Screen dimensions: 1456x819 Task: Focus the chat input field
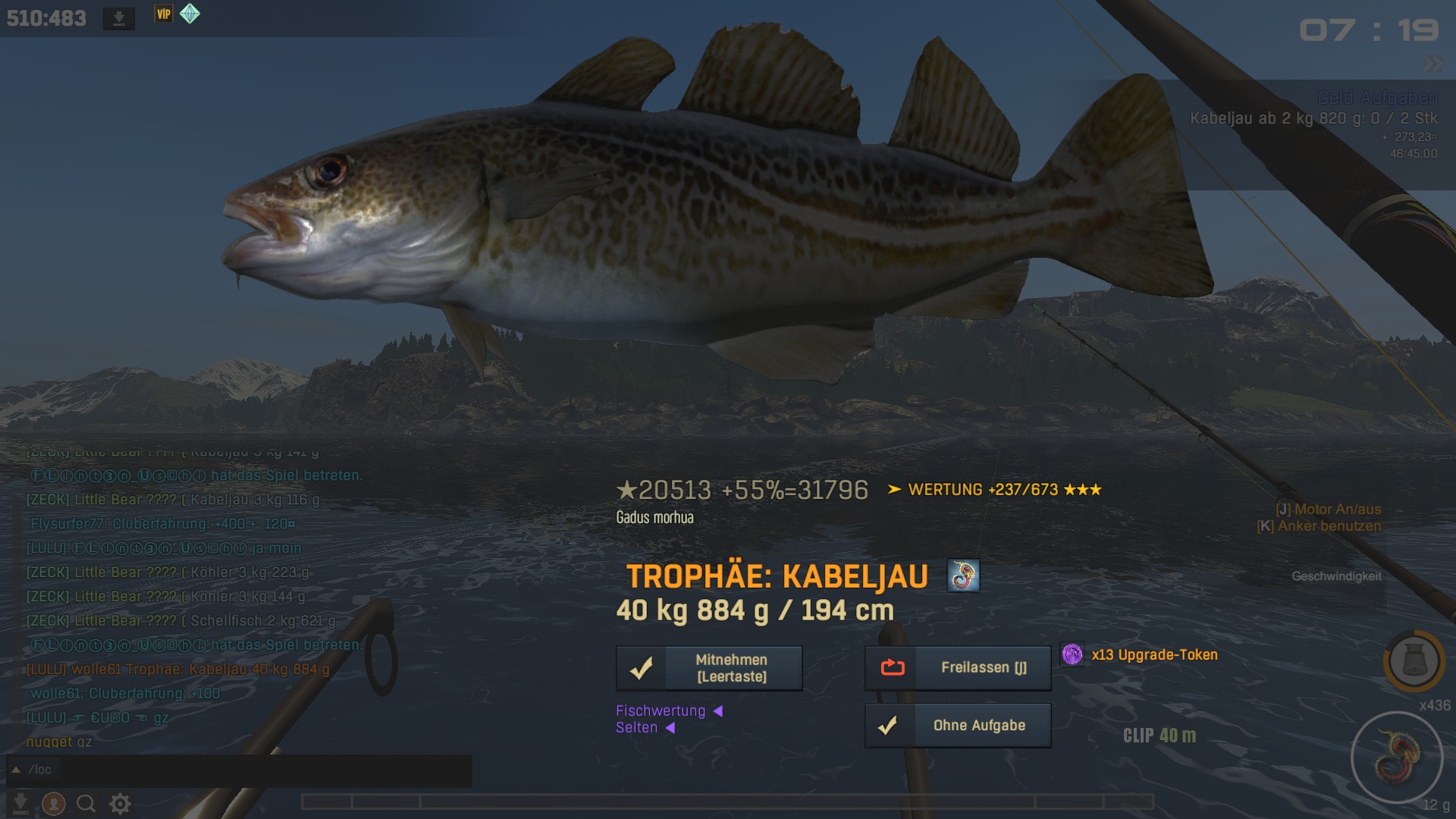tap(250, 770)
